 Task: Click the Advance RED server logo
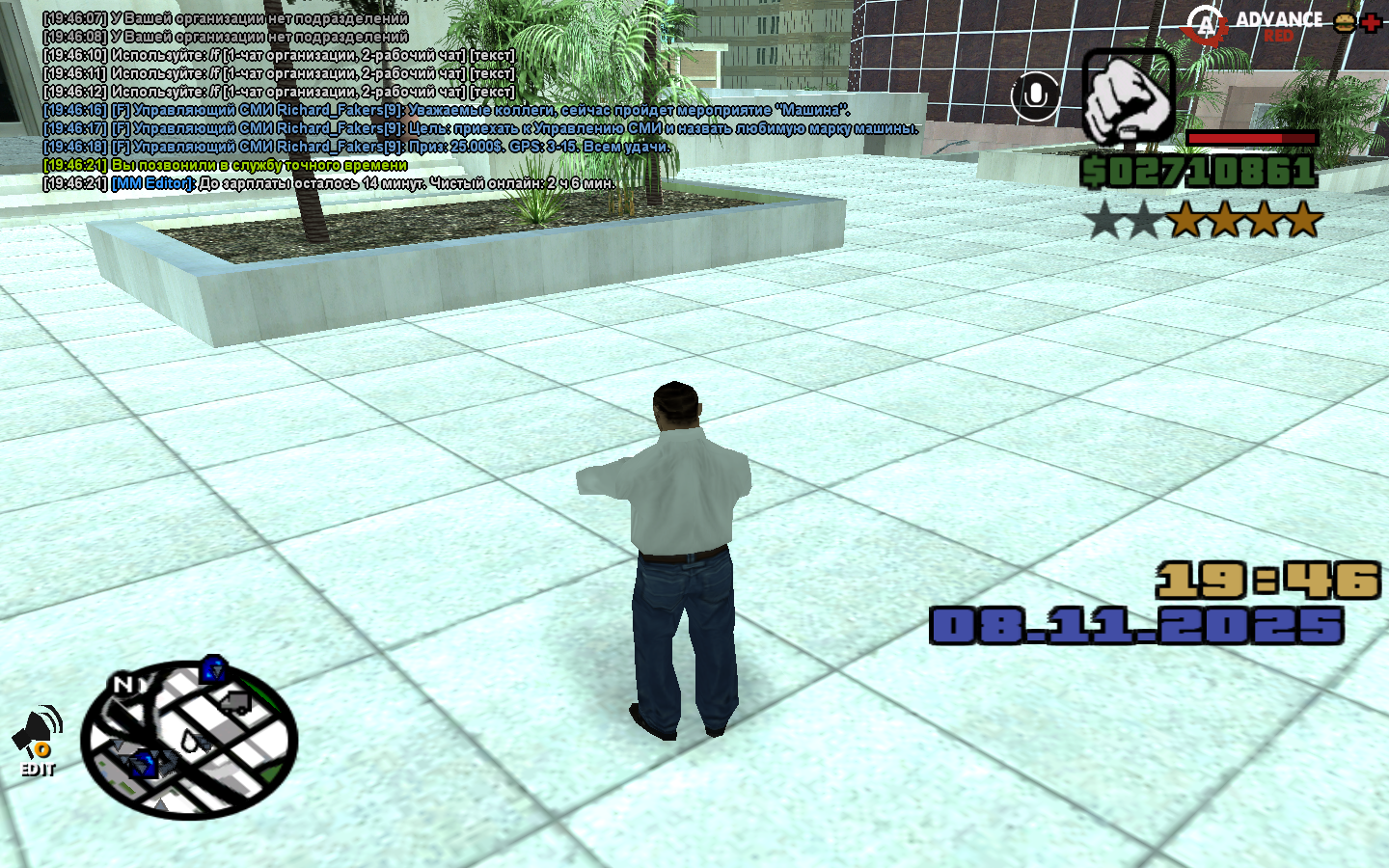tap(1254, 25)
